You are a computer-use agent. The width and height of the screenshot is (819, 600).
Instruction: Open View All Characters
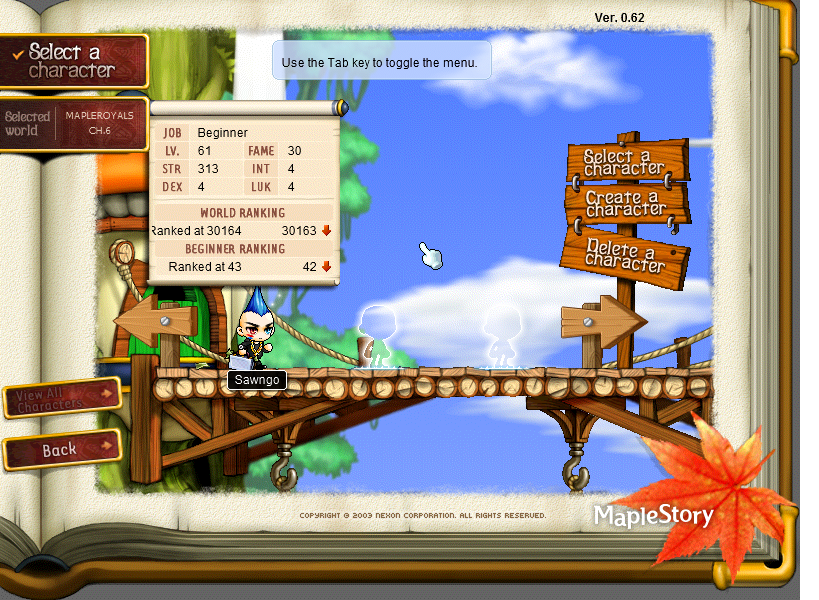coord(62,398)
